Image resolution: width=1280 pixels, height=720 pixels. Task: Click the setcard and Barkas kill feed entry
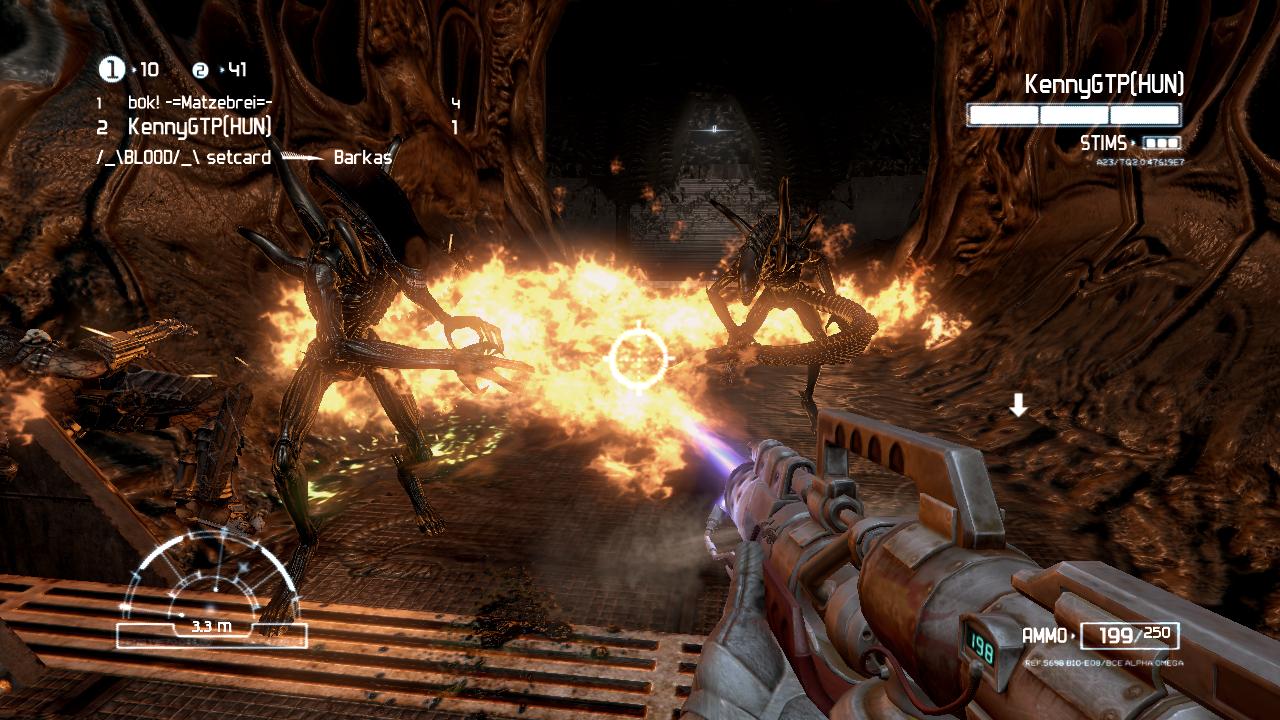coord(243,158)
